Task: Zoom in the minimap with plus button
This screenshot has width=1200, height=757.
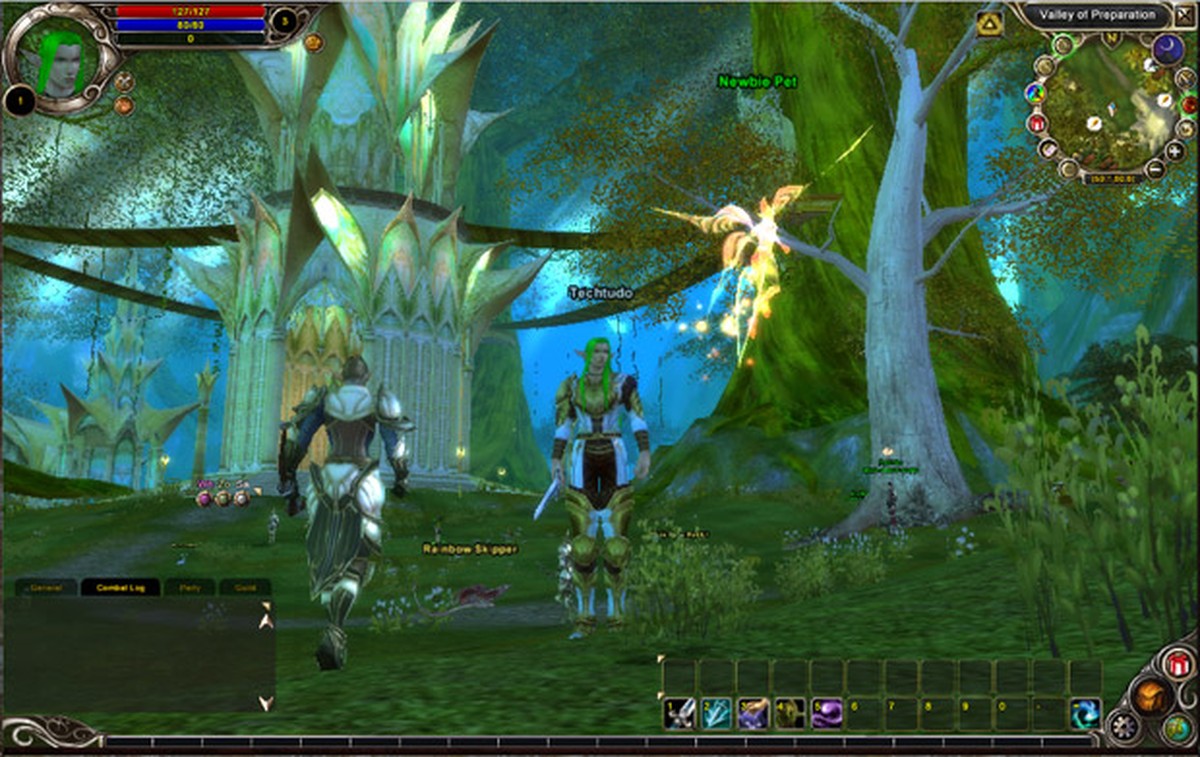Action: (1175, 151)
